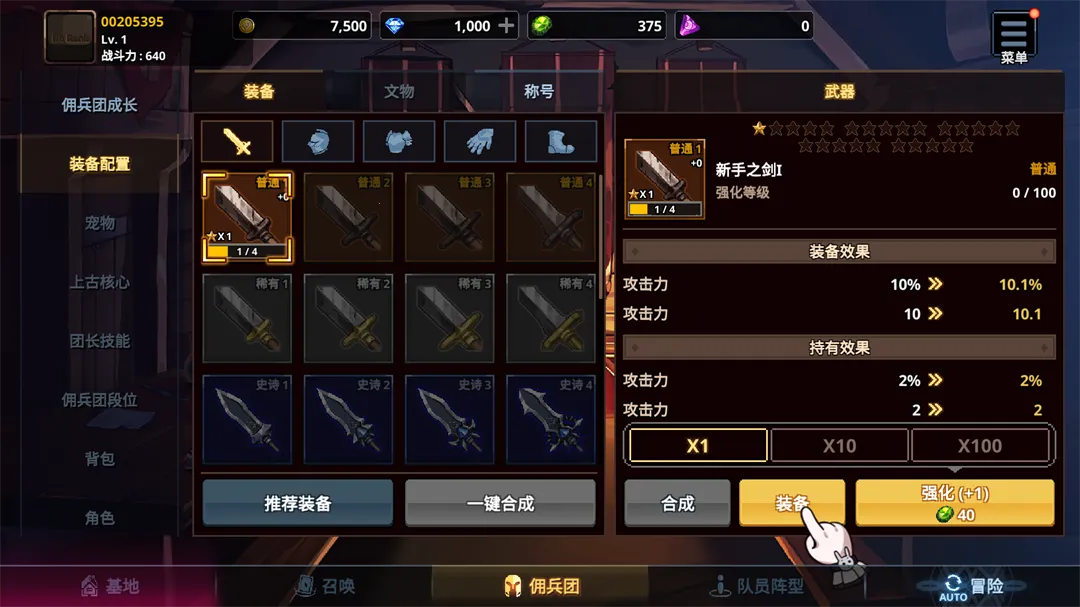
Task: Go to the 召唤 bottom tab
Action: pyautogui.click(x=326, y=586)
